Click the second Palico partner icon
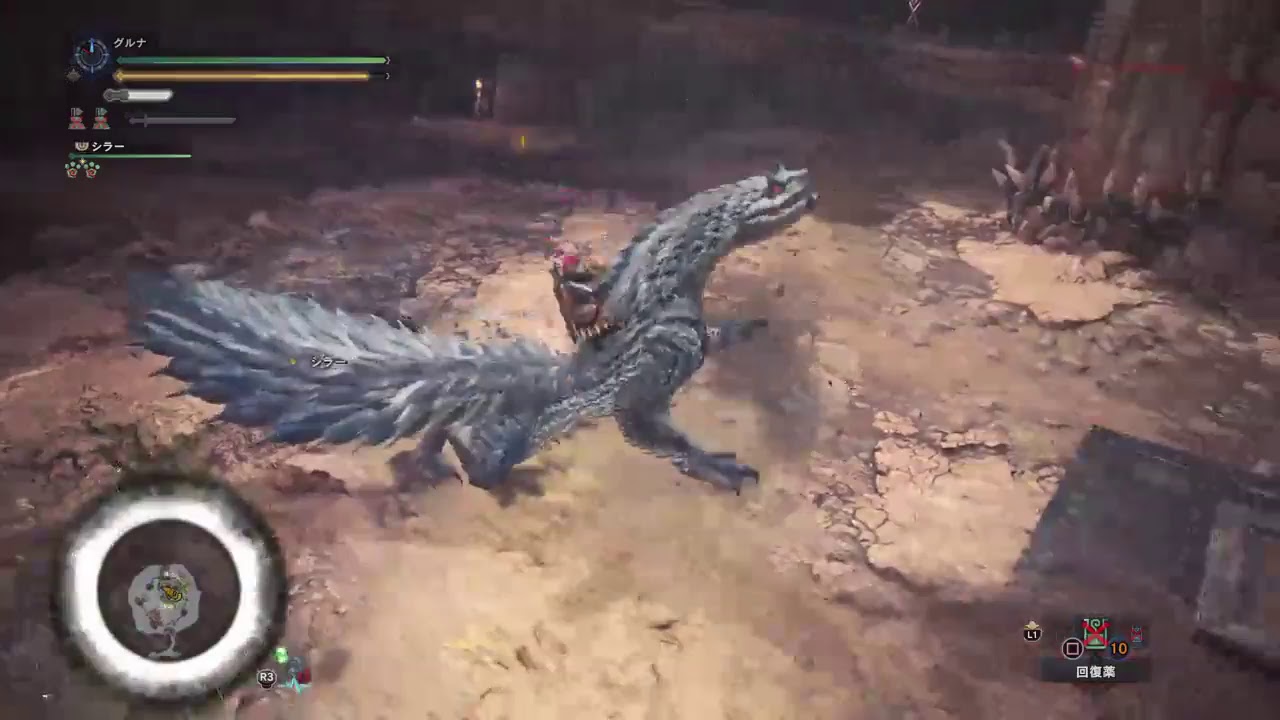 100,118
